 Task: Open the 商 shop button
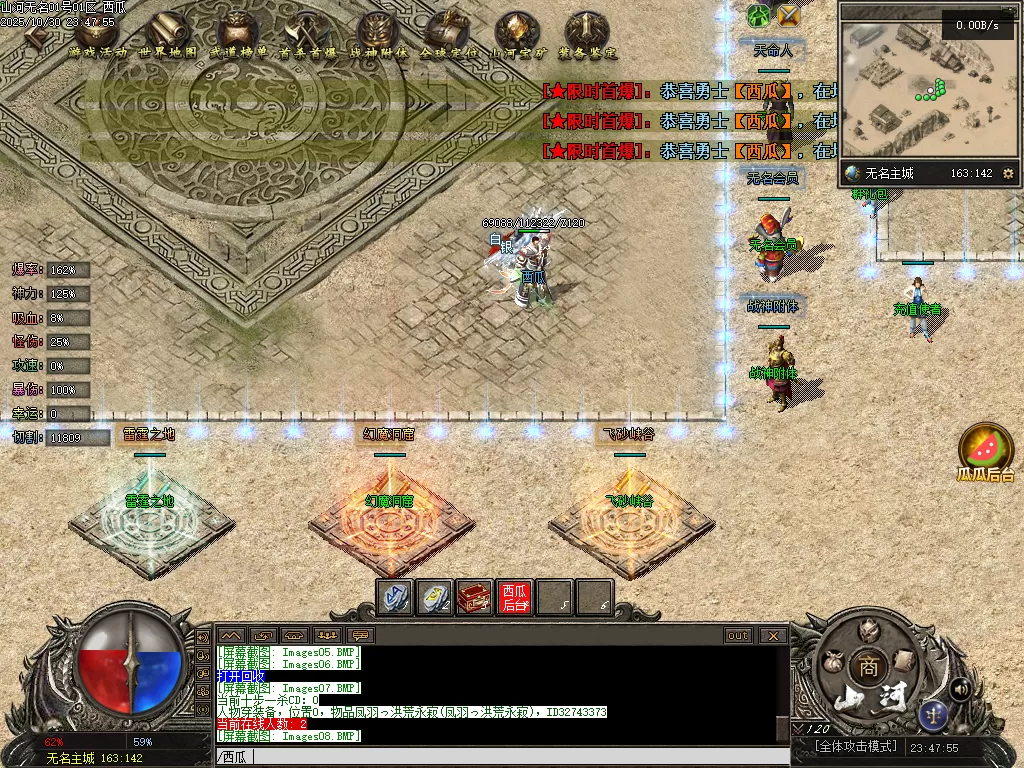click(866, 666)
